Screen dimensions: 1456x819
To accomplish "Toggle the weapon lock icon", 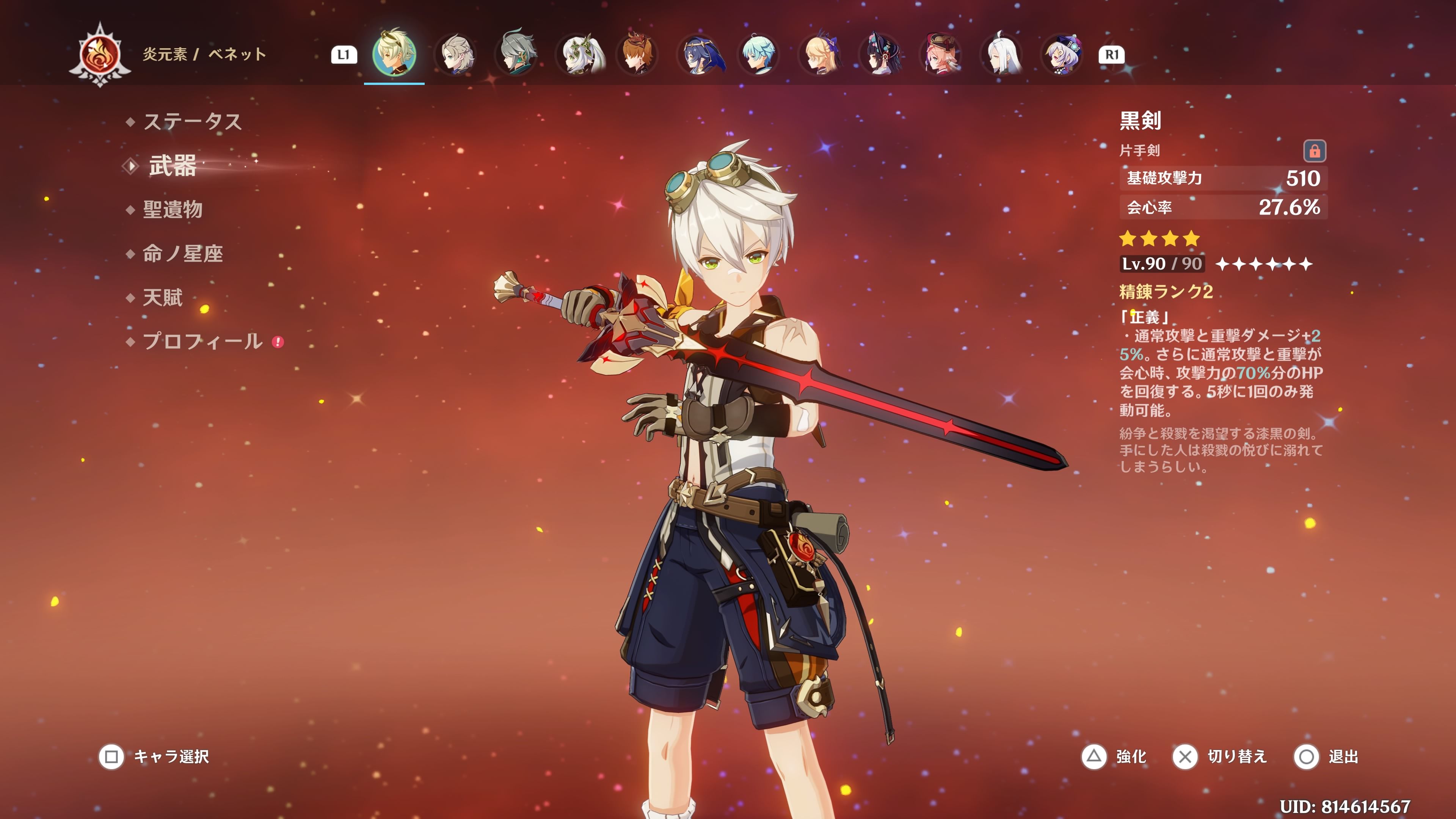I will [x=1314, y=151].
